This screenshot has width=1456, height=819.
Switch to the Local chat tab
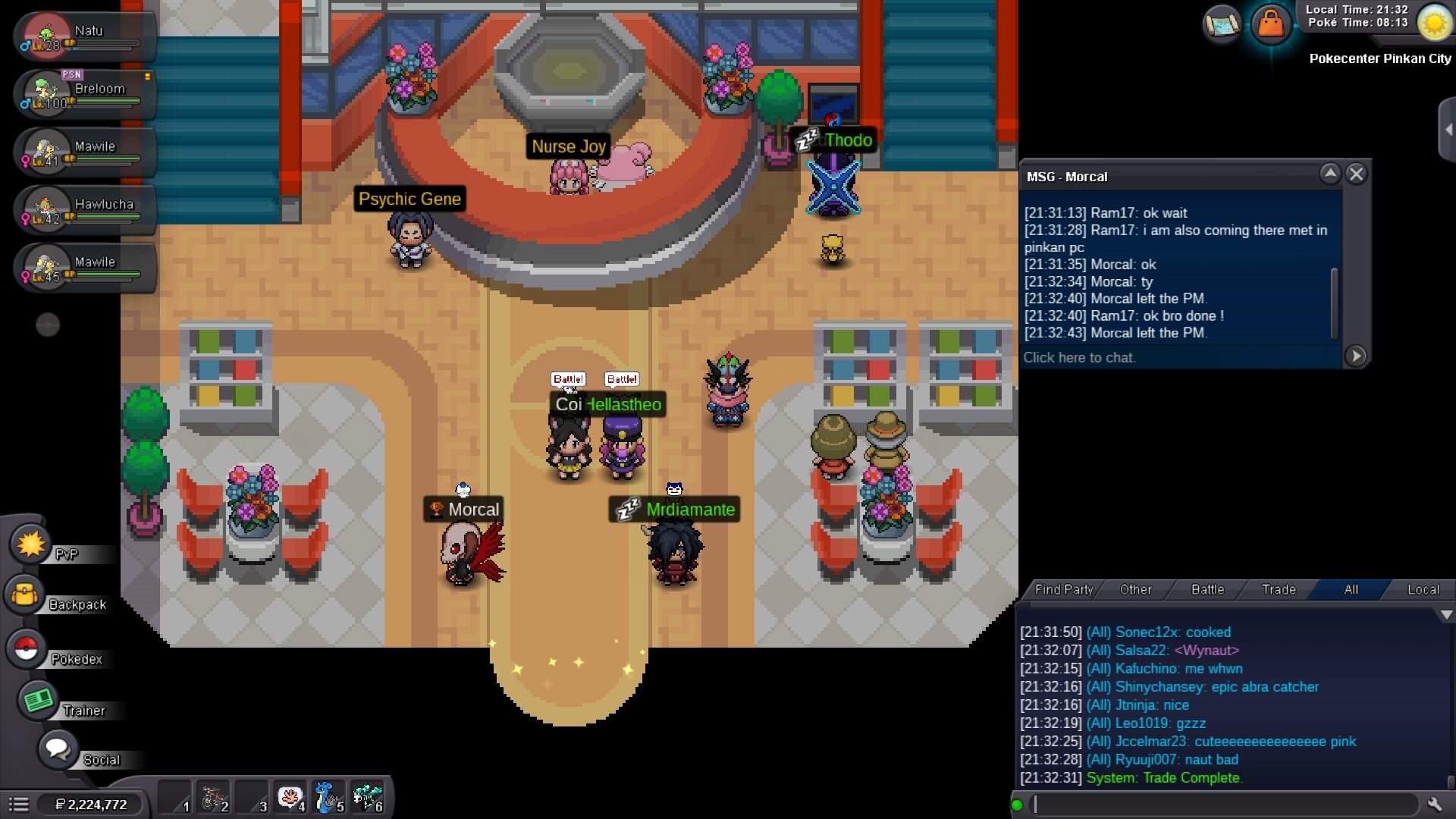[1423, 590]
